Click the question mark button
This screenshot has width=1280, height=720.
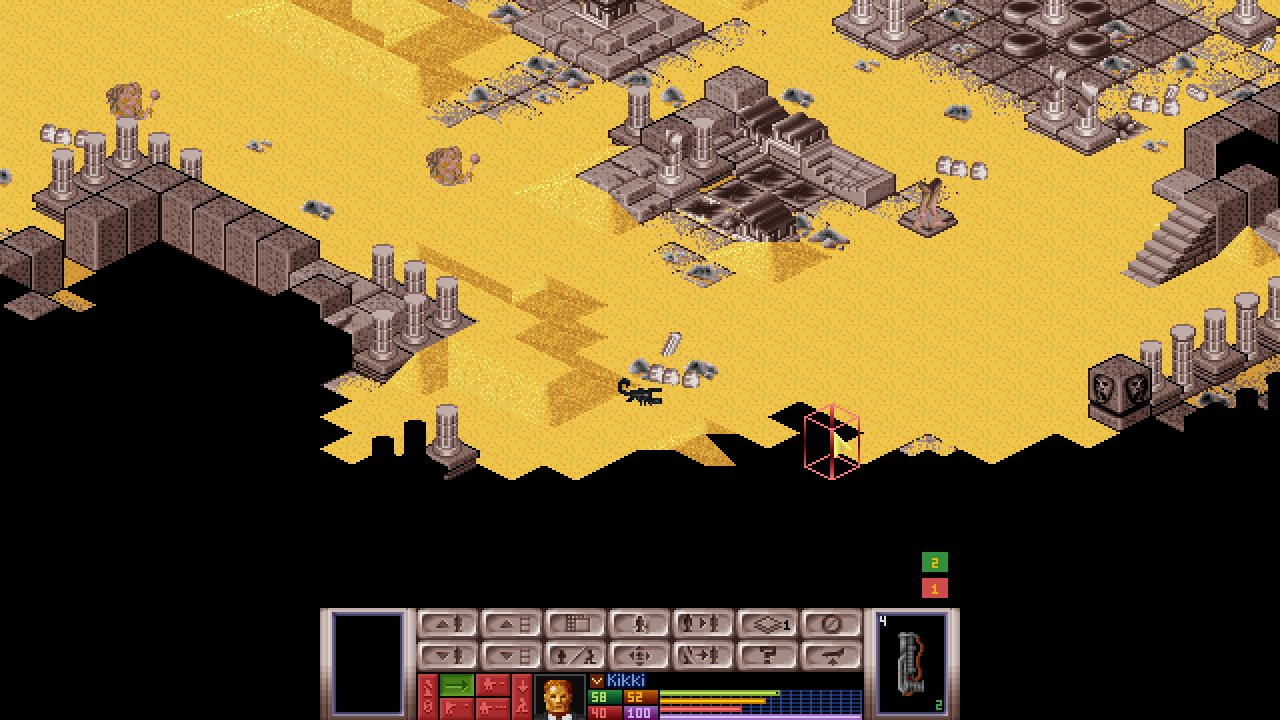tap(767, 656)
